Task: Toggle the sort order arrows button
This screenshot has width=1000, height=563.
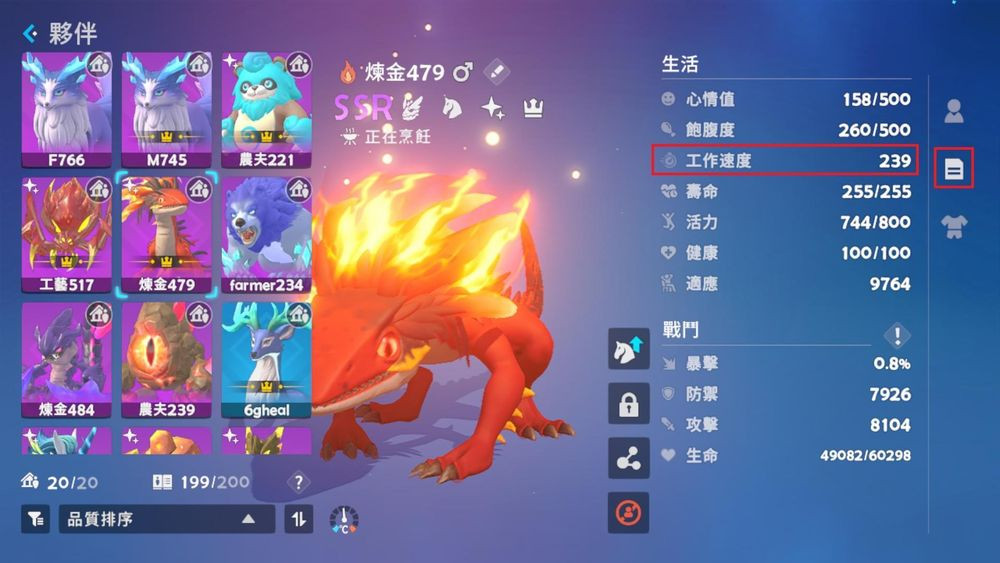Action: point(299,519)
